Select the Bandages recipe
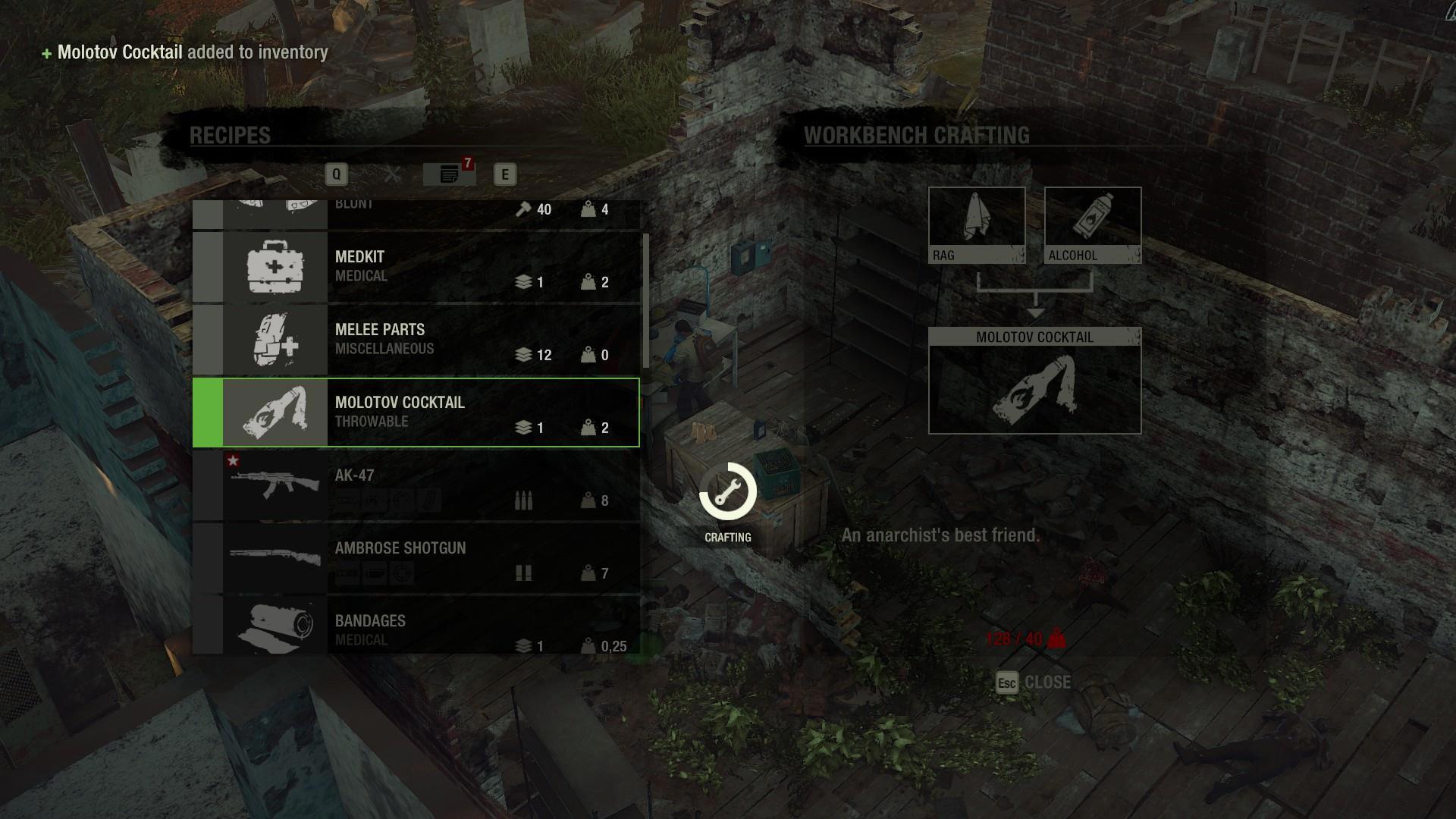This screenshot has height=819, width=1456. point(416,628)
